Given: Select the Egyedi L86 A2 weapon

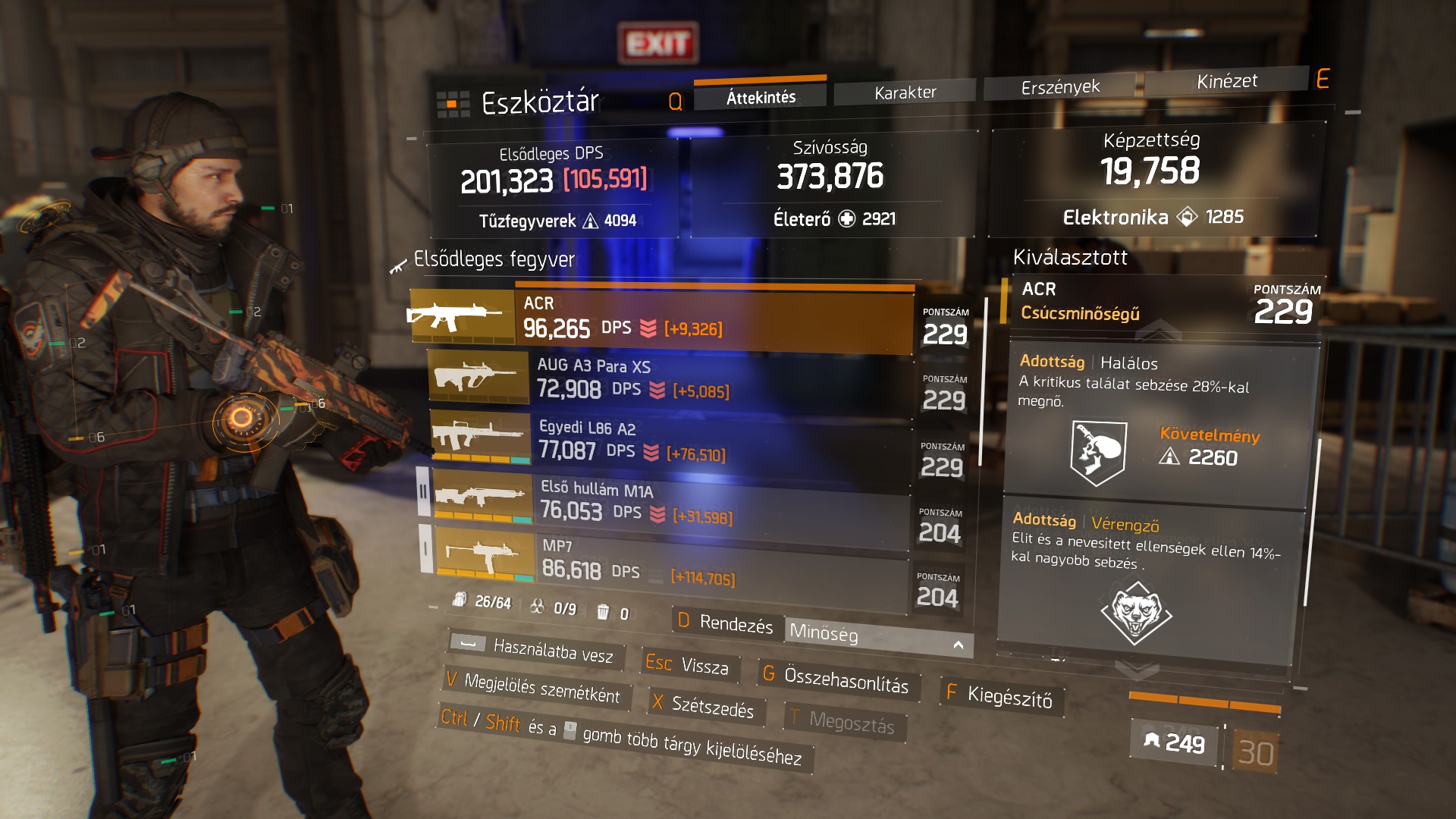Looking at the screenshot, I should coord(667,440).
